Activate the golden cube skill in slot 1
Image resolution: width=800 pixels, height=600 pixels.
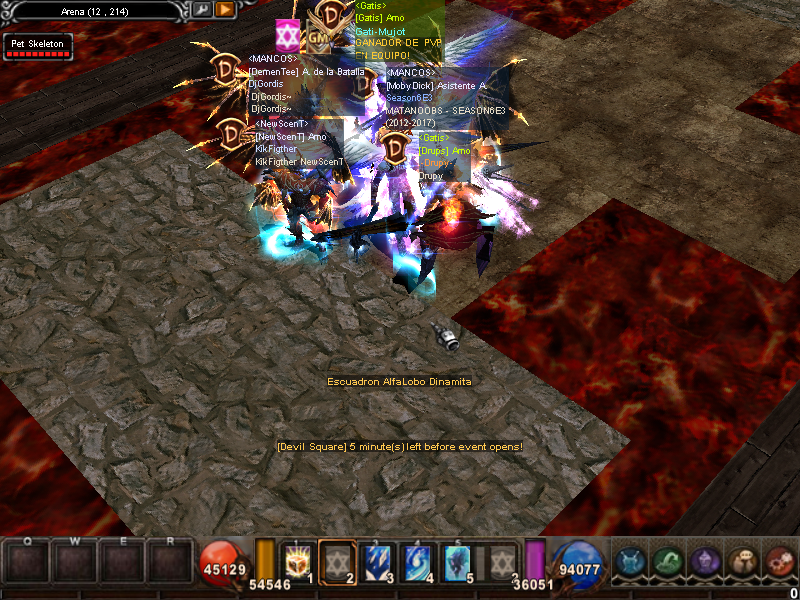coord(298,561)
